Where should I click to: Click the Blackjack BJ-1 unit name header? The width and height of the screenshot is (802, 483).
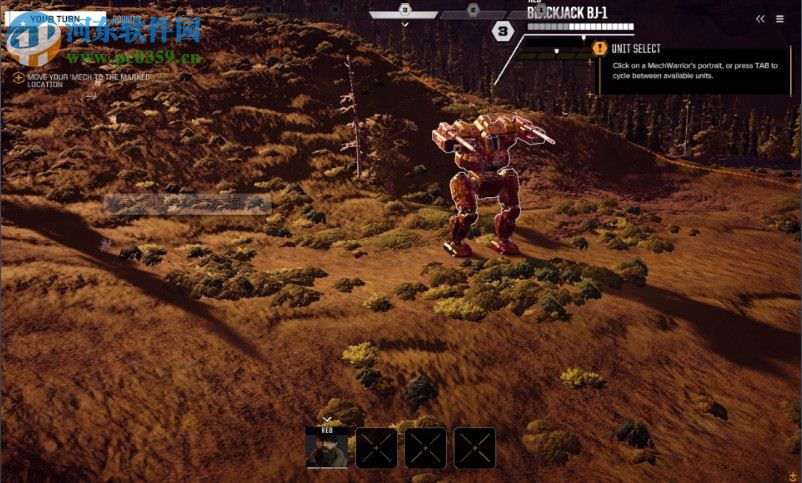pos(567,12)
